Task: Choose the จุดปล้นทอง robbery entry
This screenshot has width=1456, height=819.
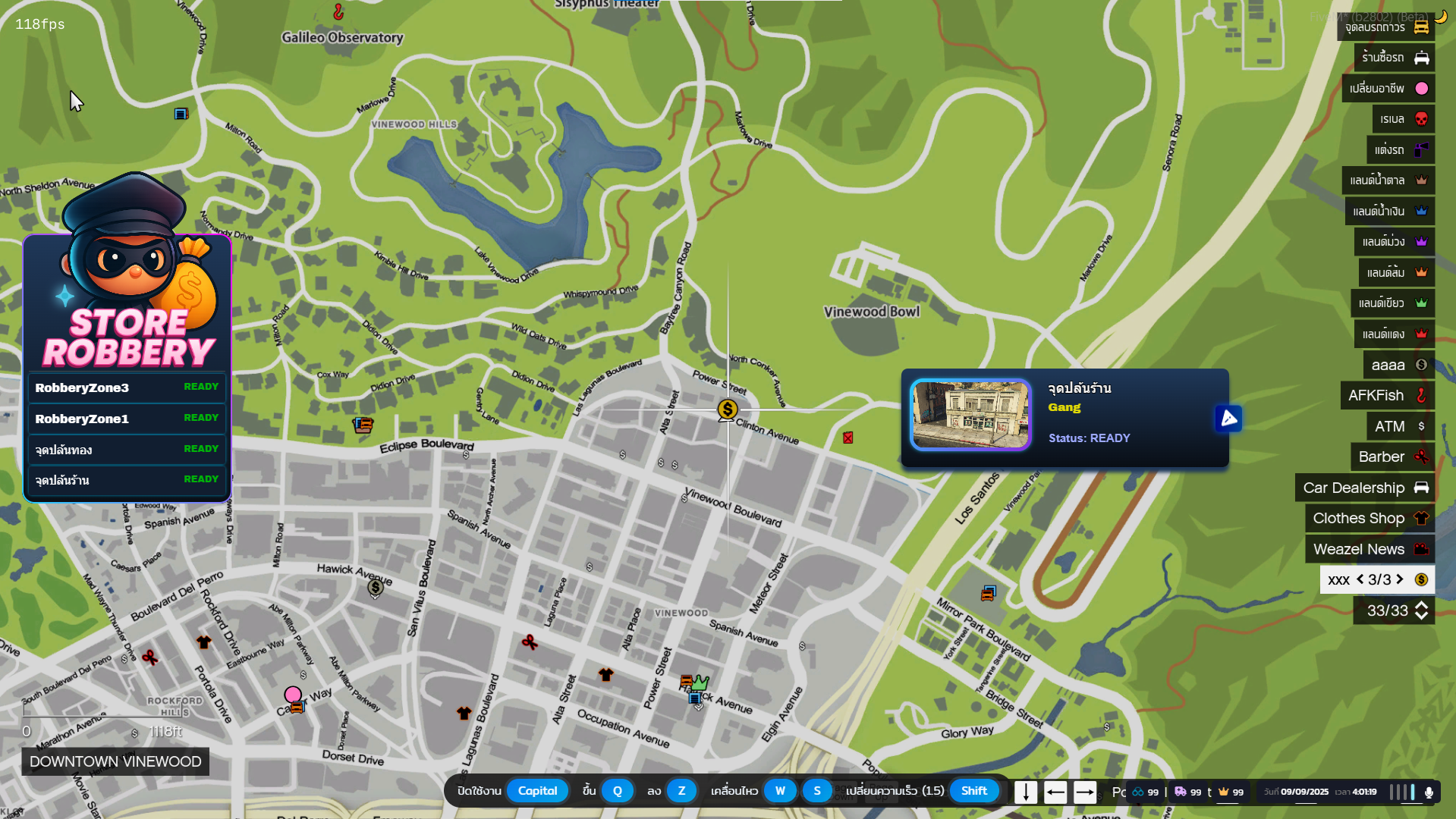Action: 127,450
